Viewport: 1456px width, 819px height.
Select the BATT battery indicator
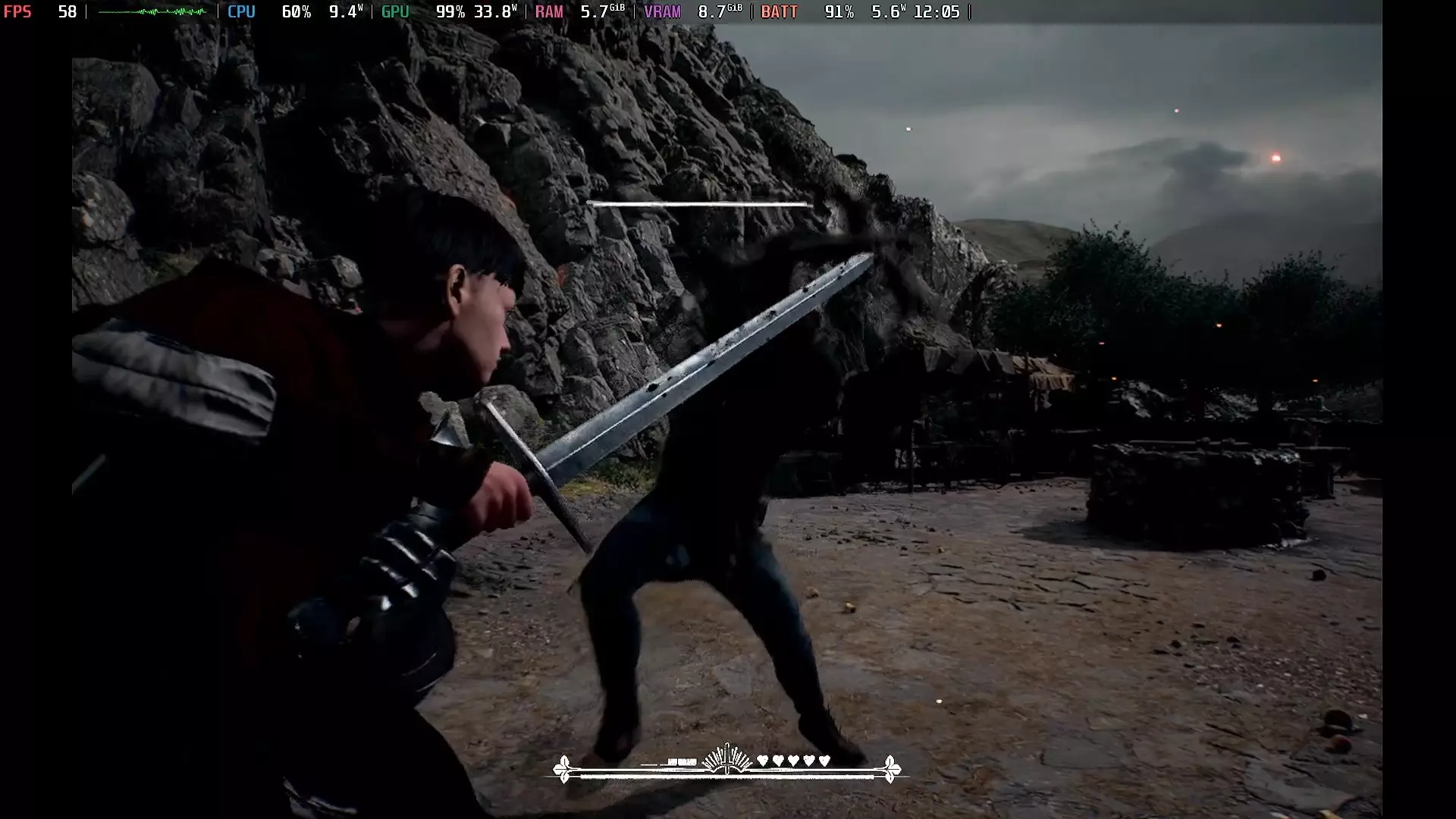tap(779, 12)
